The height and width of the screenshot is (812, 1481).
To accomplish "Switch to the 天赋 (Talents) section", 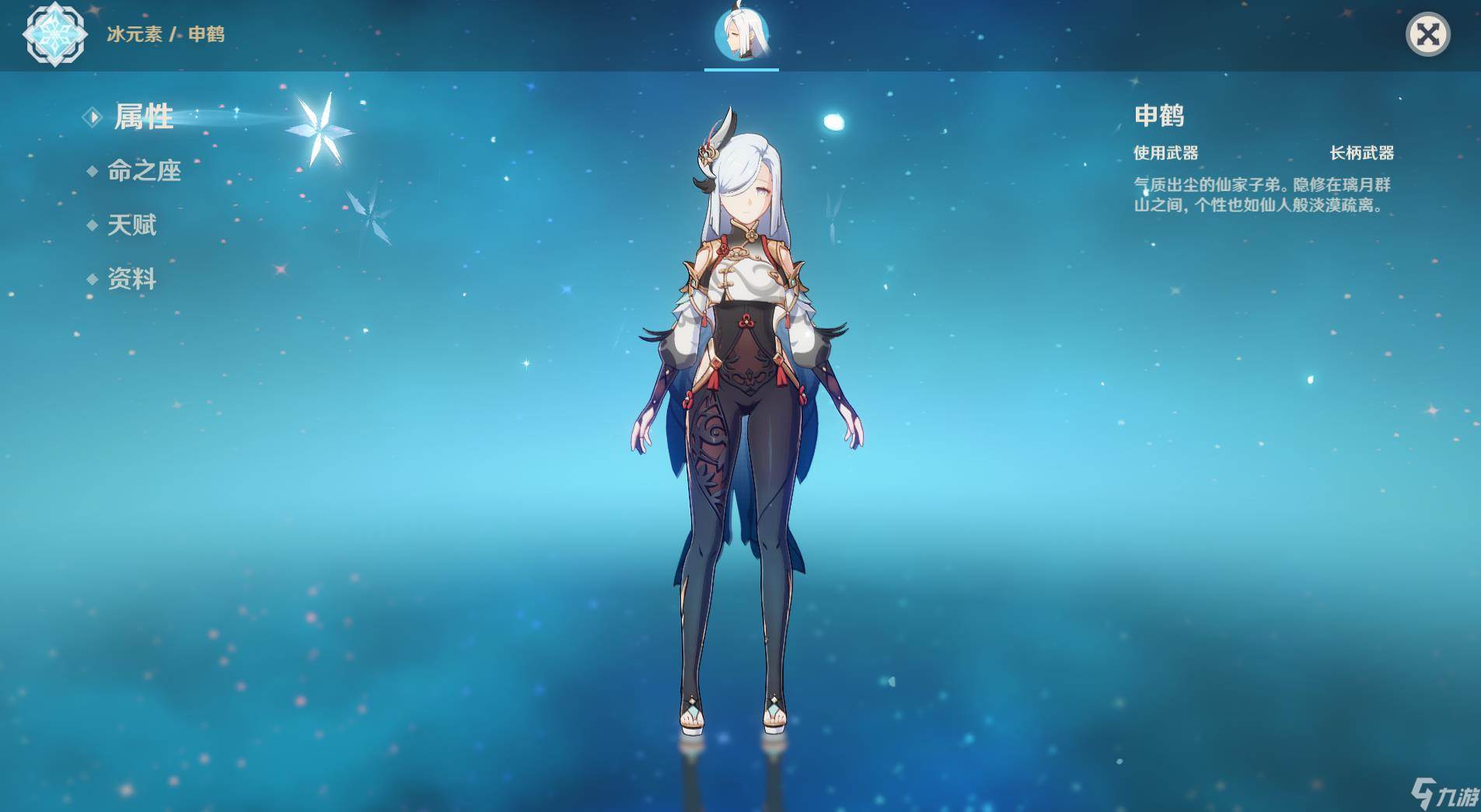I will tap(131, 225).
